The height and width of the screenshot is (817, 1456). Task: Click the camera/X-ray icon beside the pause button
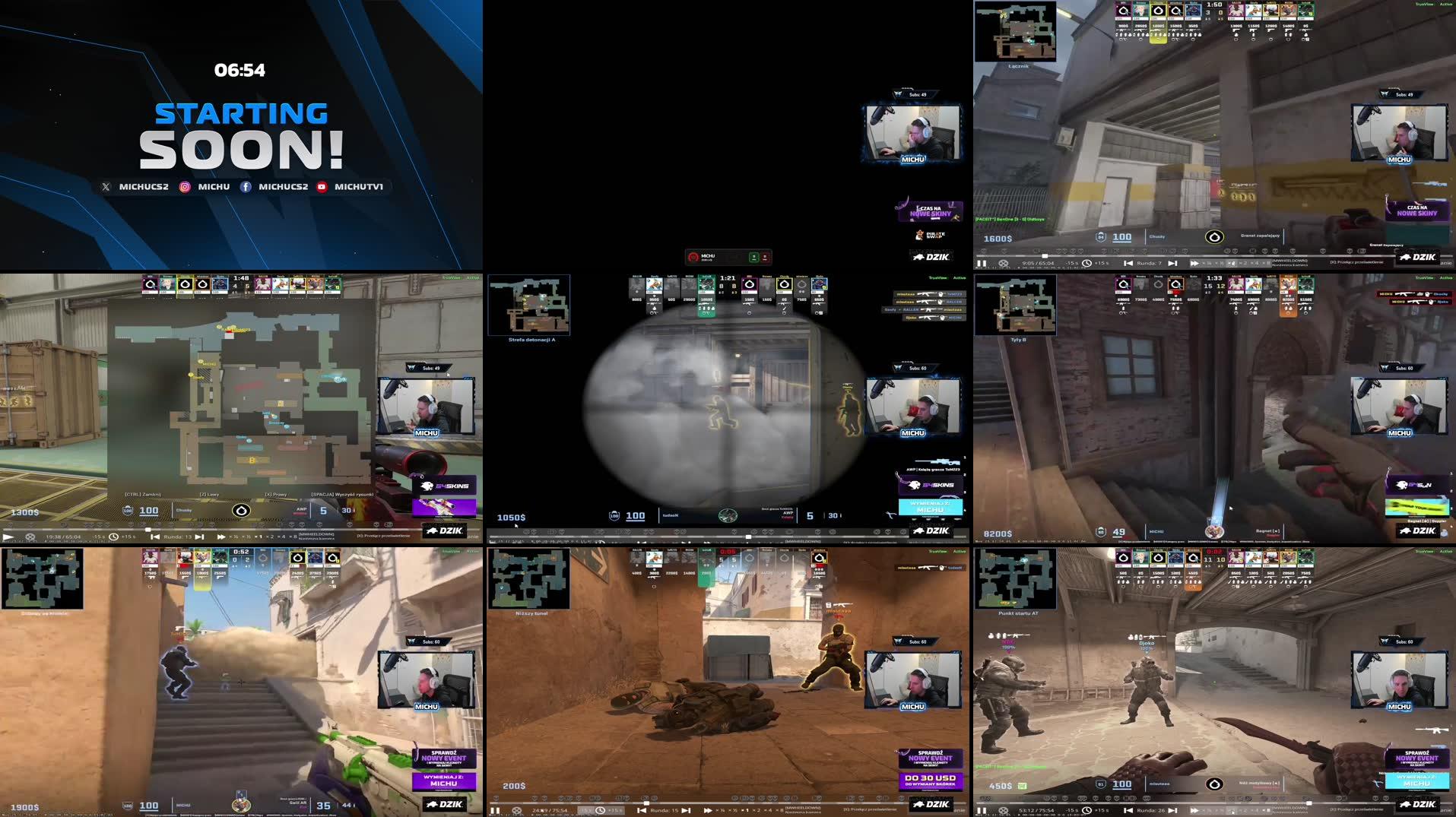(1004, 262)
